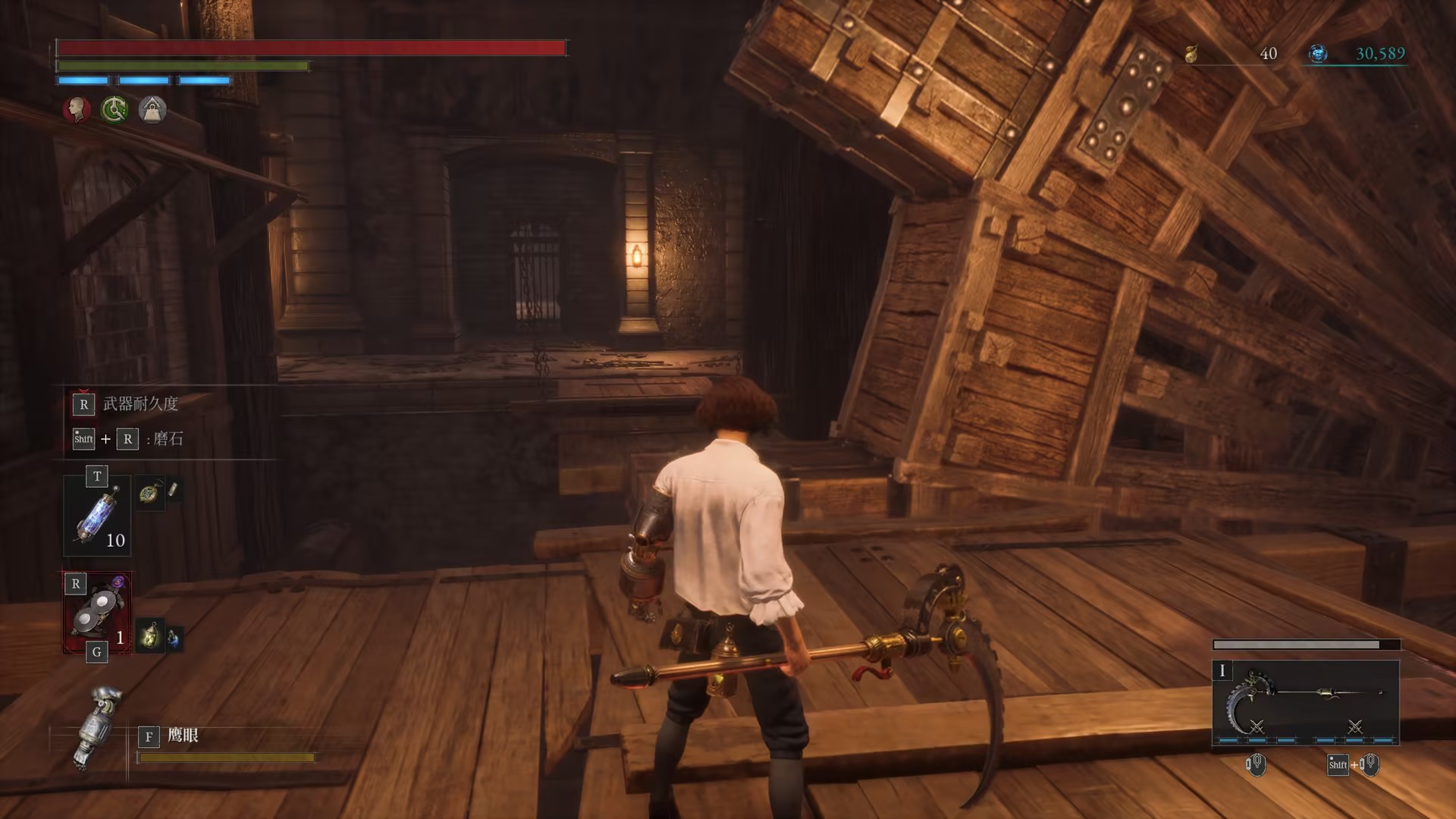This screenshot has width=1456, height=819.
Task: Click the handle fable art crossed-swords icon
Action: [1355, 726]
